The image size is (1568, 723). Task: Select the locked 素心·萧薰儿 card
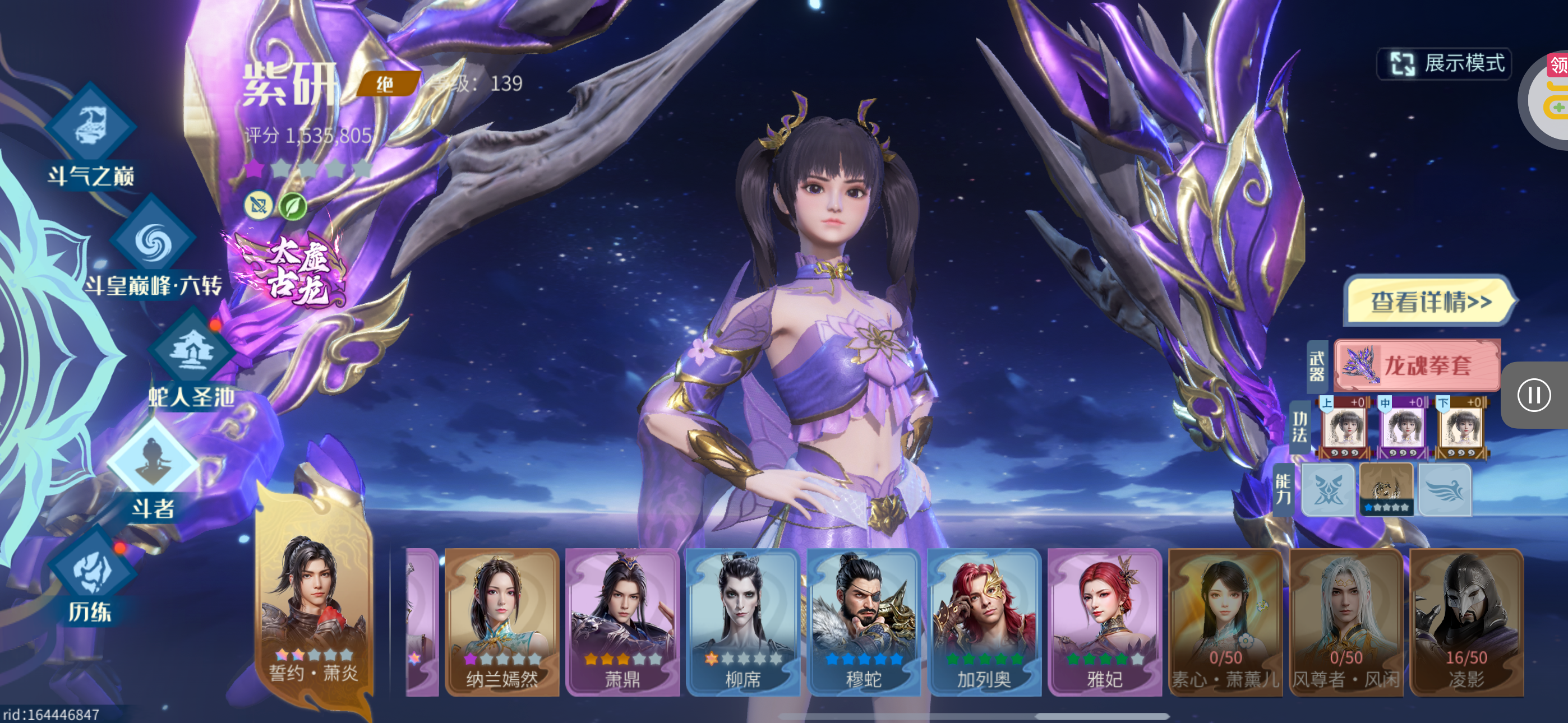click(1225, 622)
